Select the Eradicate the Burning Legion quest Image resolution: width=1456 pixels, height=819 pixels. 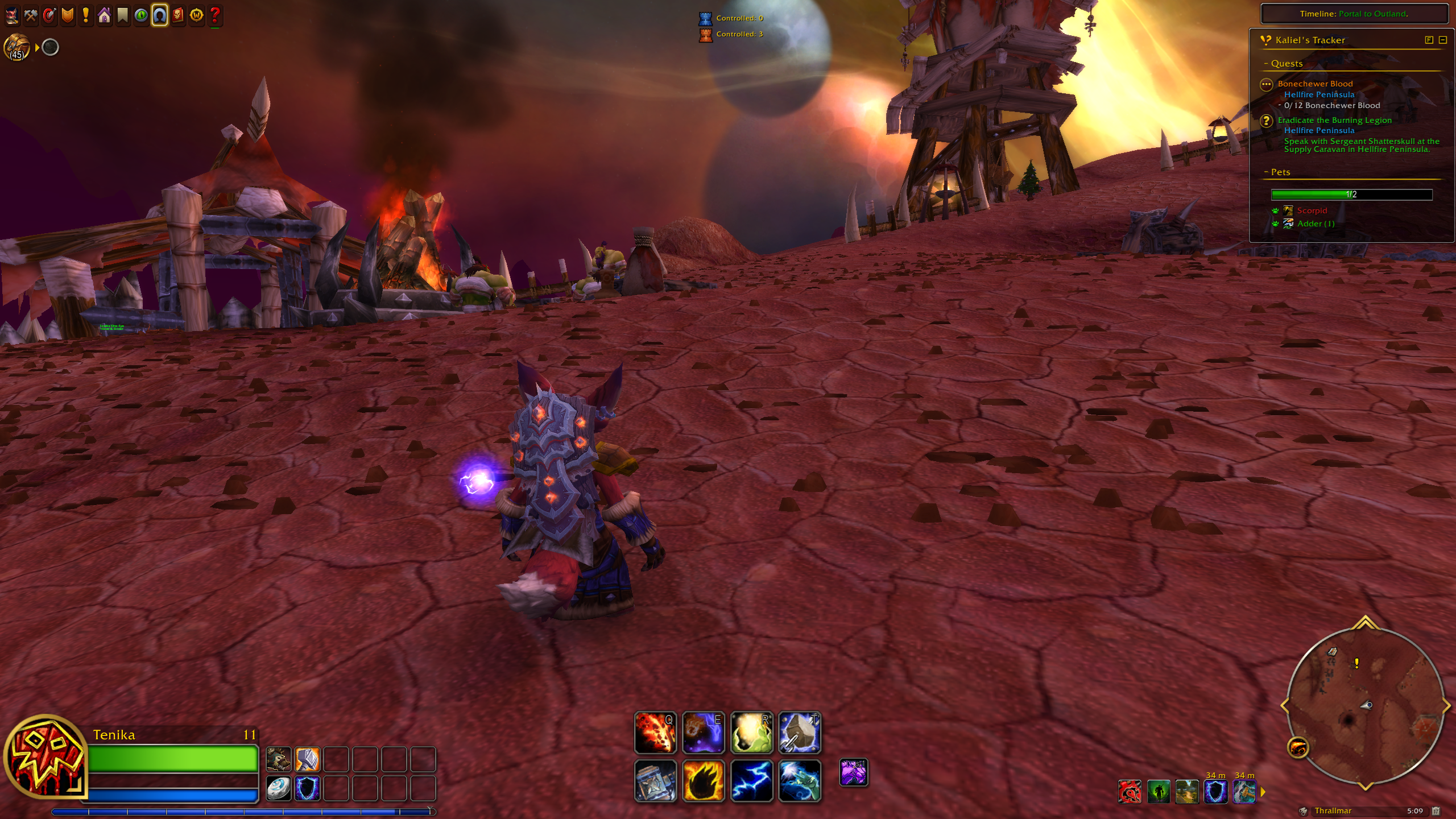coord(1334,120)
